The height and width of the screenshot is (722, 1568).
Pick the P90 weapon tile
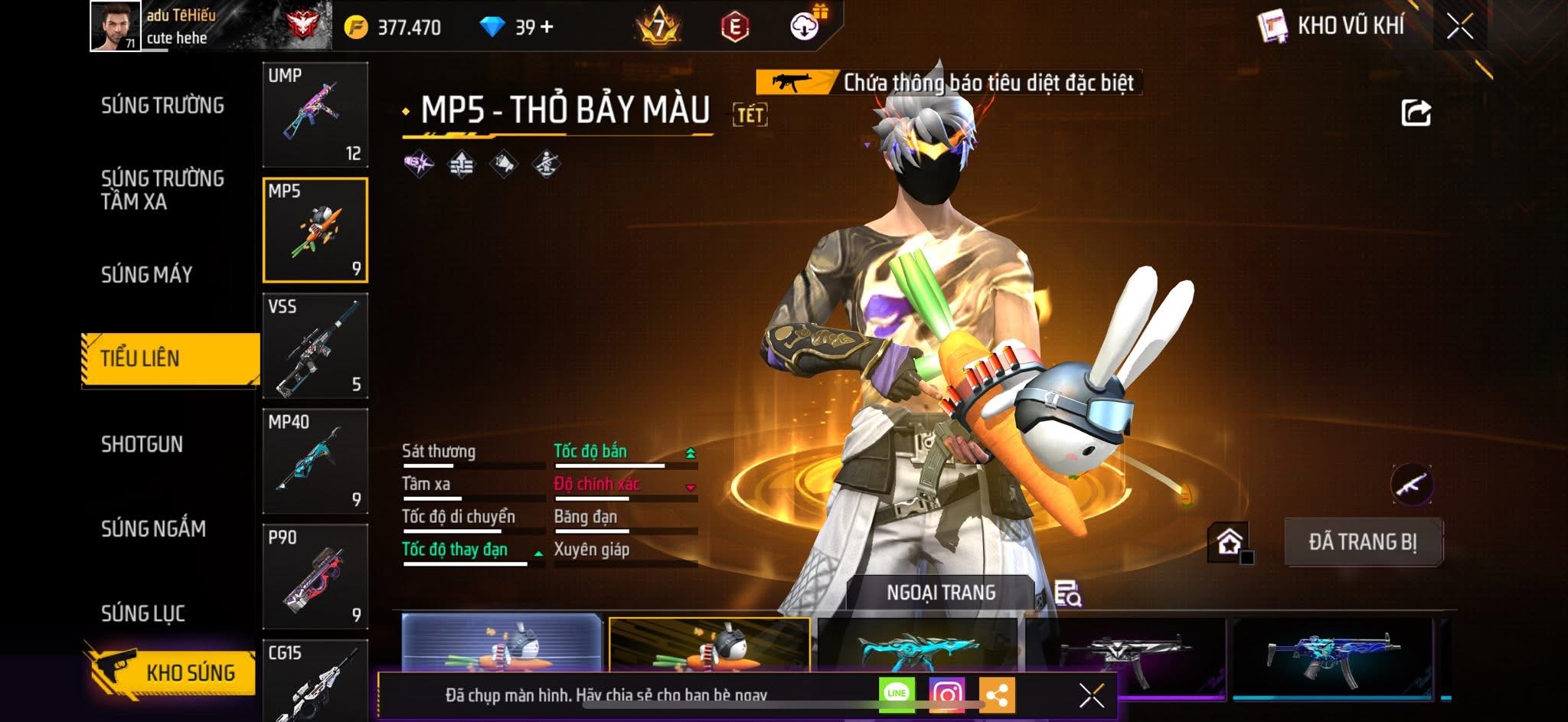pos(315,577)
